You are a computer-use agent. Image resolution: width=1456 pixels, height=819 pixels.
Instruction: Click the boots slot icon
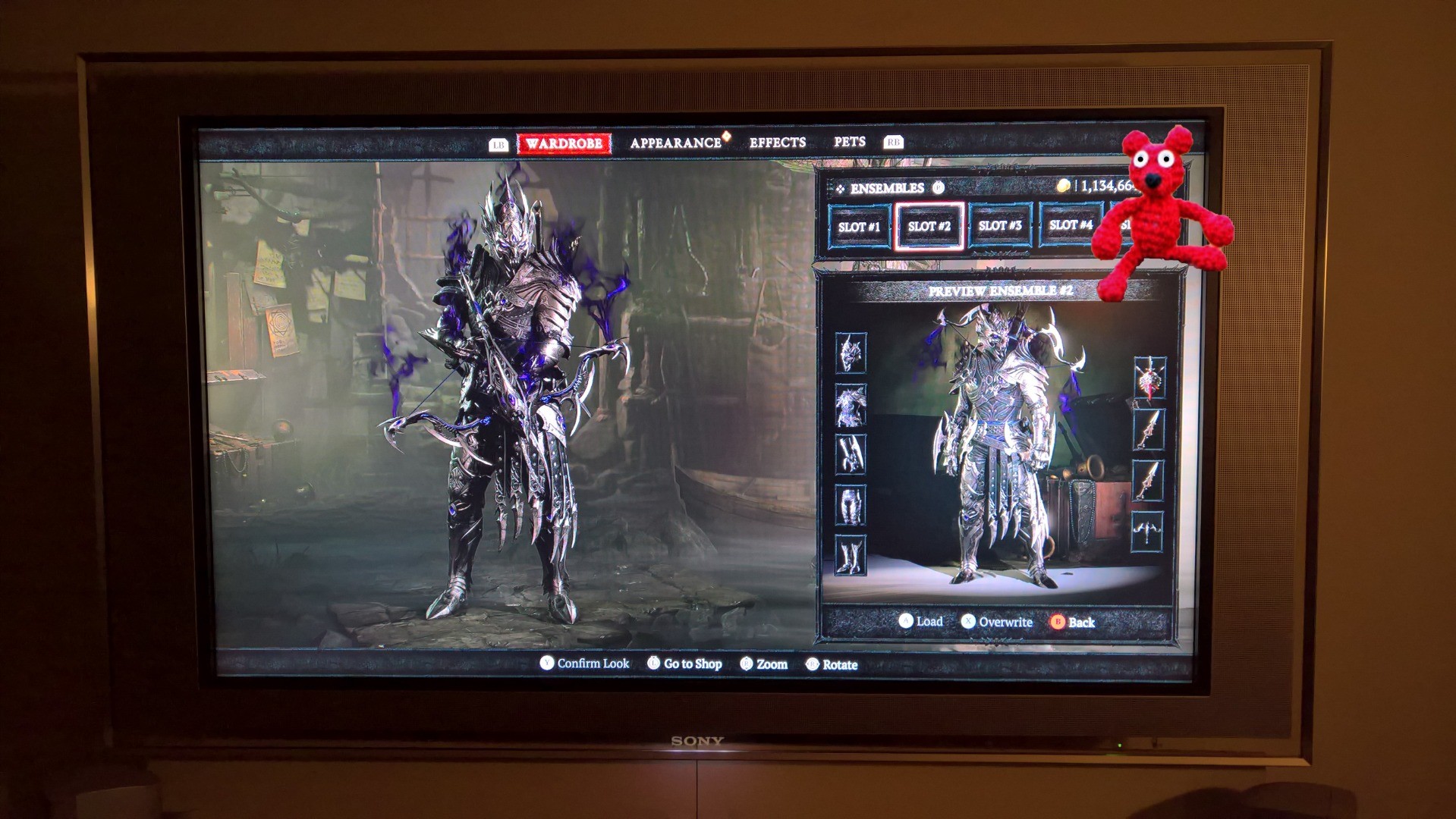851,555
